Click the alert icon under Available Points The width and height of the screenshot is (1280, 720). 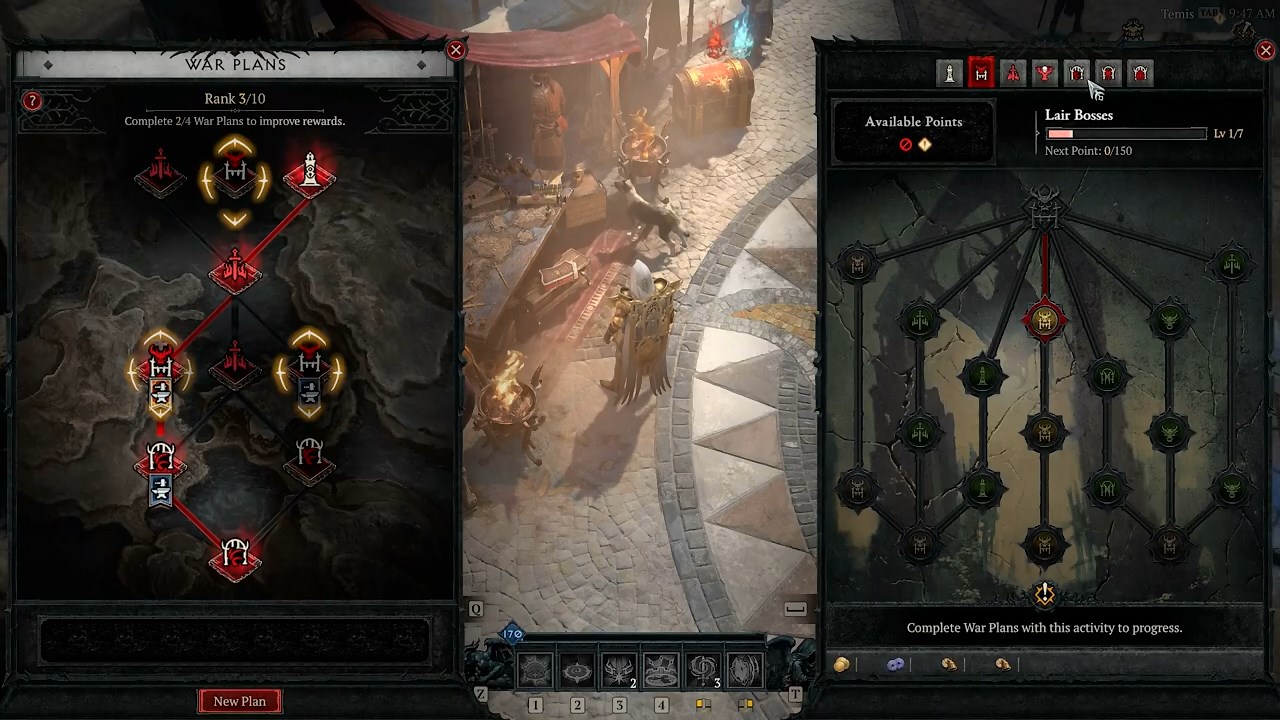[x=925, y=145]
